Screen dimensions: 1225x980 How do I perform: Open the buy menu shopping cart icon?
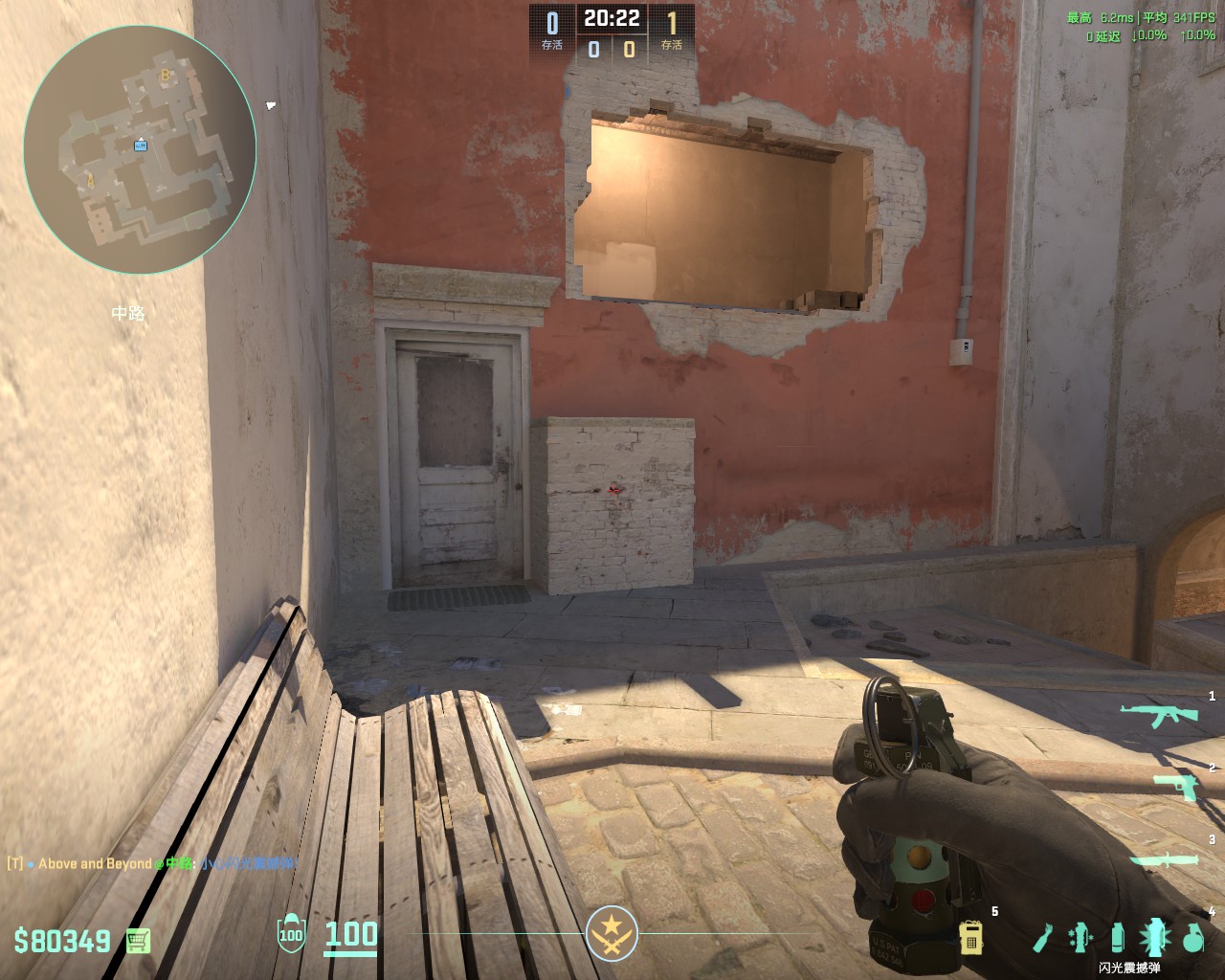coord(139,941)
